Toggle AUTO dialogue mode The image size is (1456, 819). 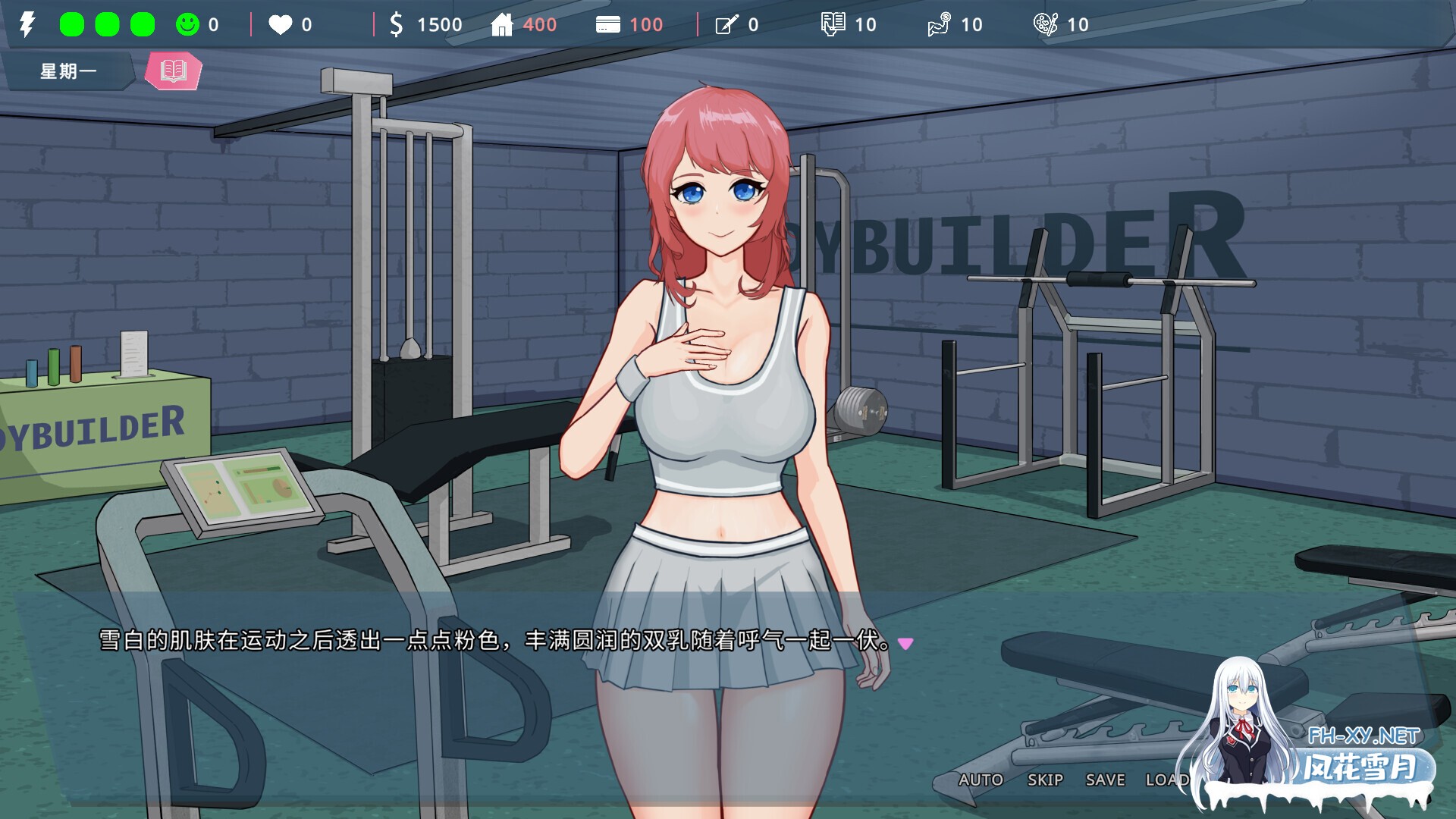pyautogui.click(x=982, y=780)
